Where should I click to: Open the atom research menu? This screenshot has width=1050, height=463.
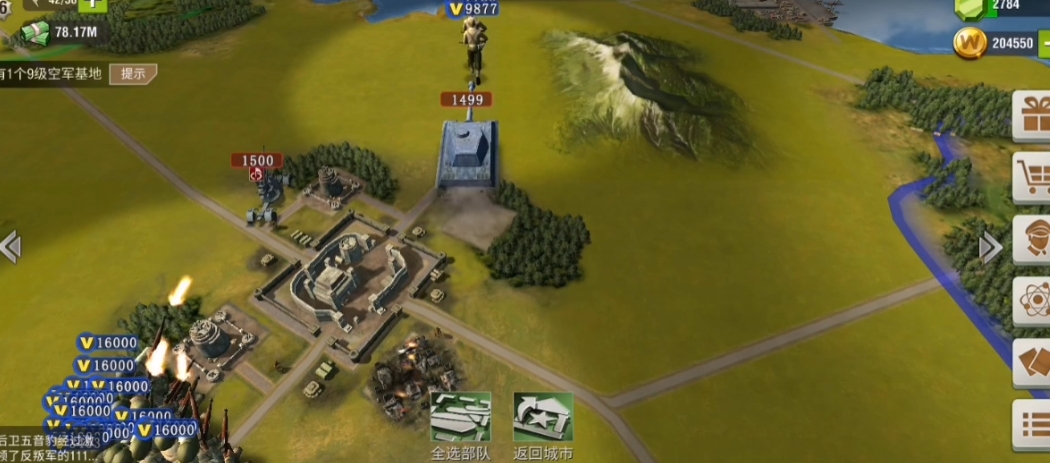pos(1032,301)
